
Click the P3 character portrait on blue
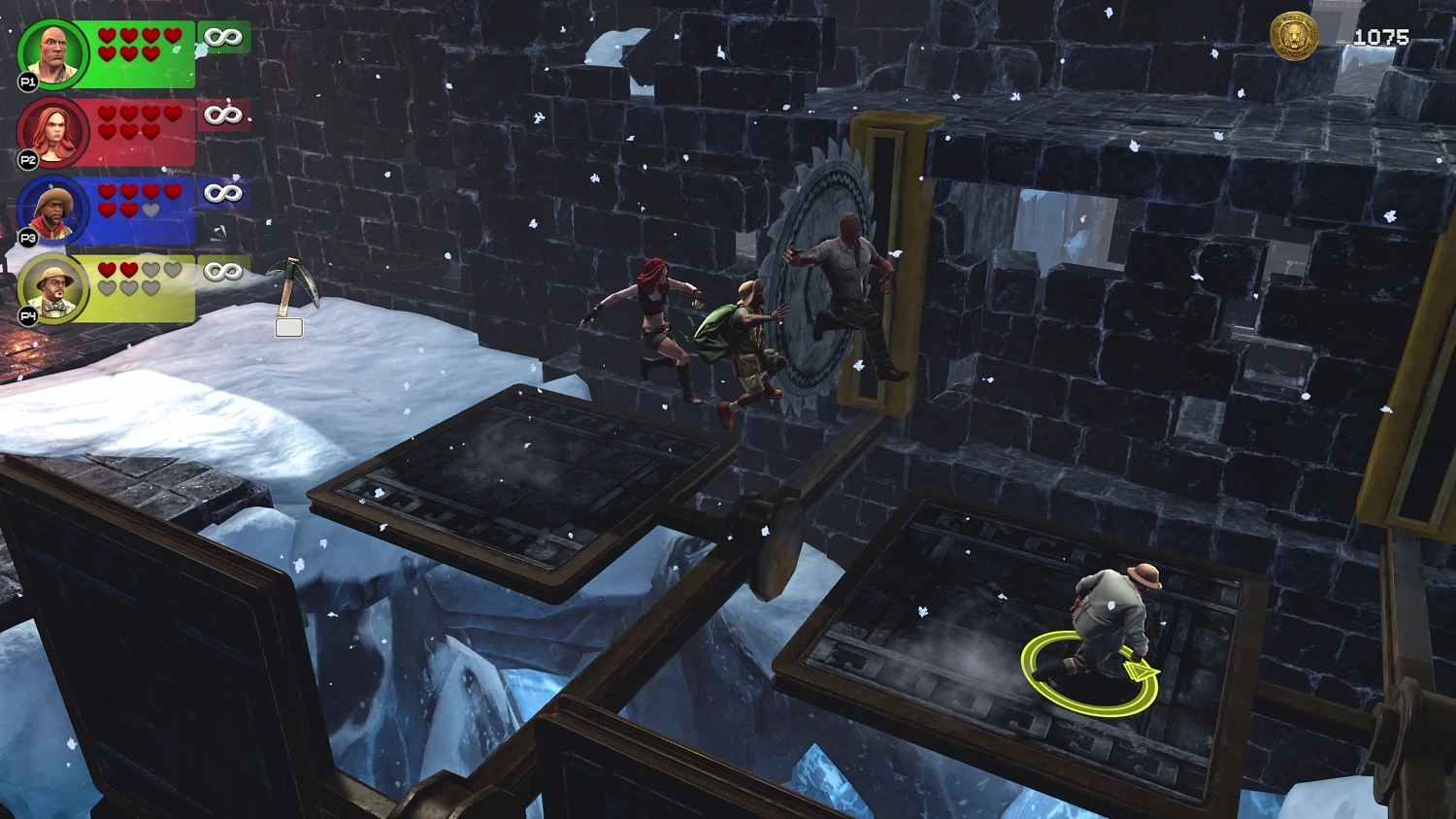click(53, 210)
